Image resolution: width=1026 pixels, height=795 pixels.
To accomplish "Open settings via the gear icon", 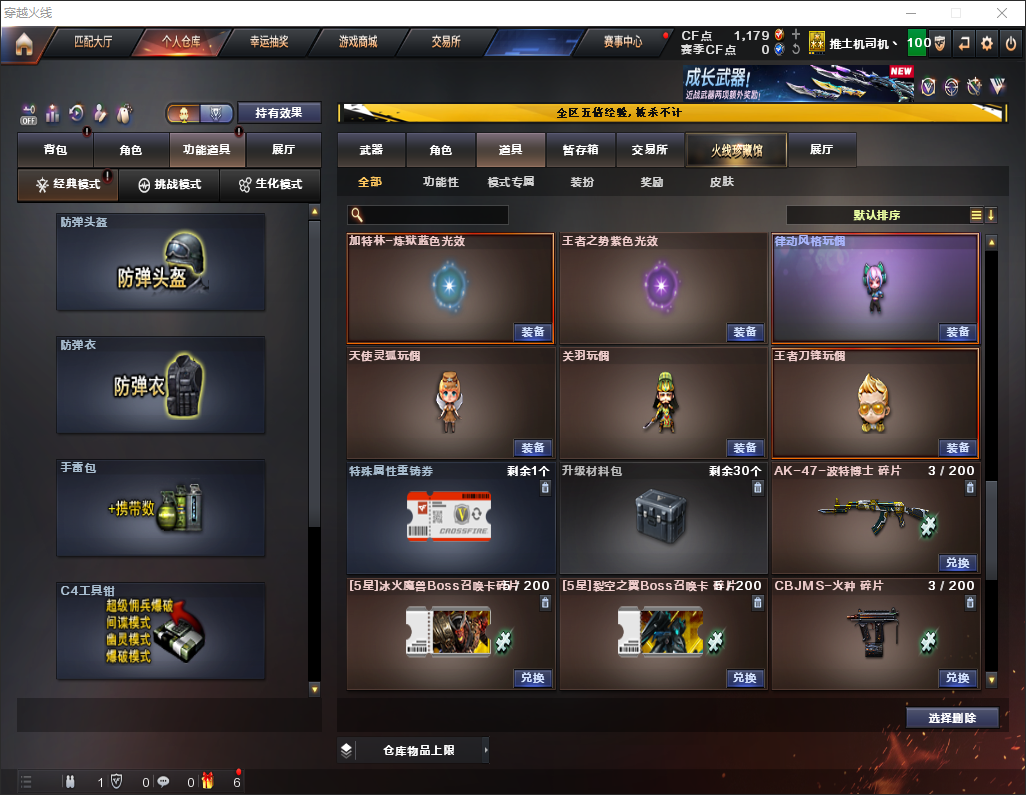I will tap(987, 43).
